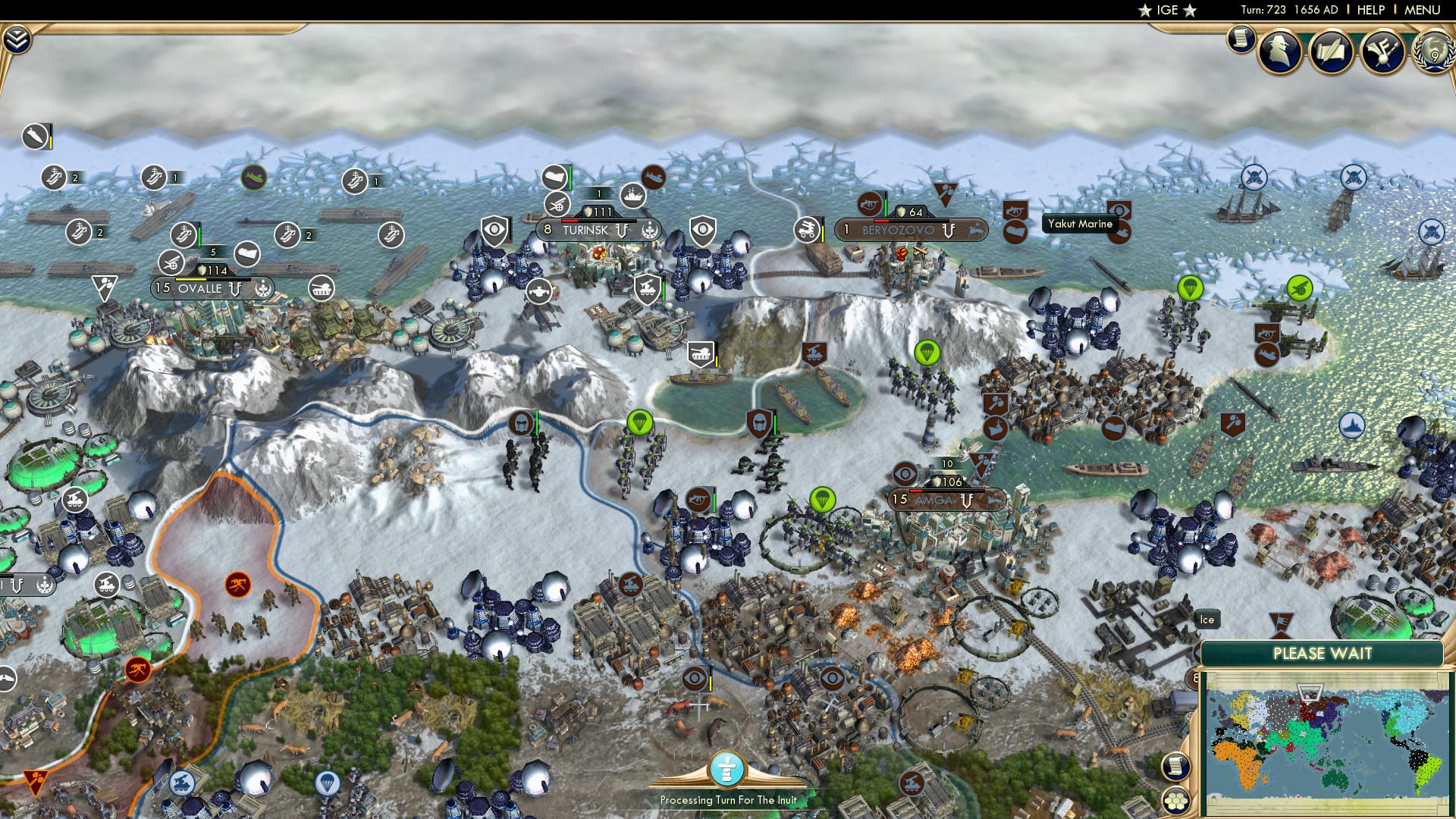Toggle the eye defense indicator beside Turinsk
This screenshot has height=819, width=1456.
[494, 231]
